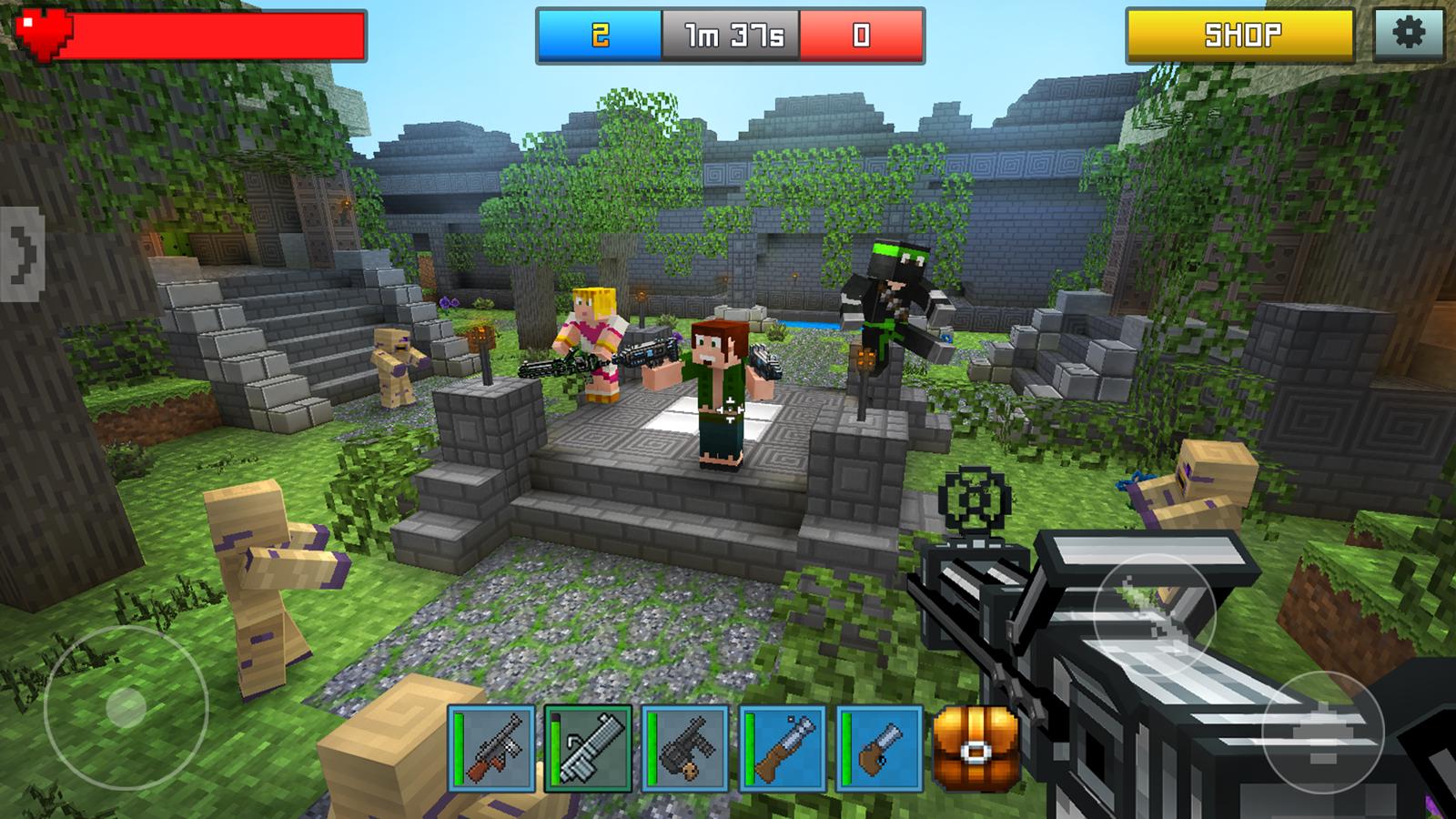Select the machine gun in the hotbar

(x=494, y=746)
